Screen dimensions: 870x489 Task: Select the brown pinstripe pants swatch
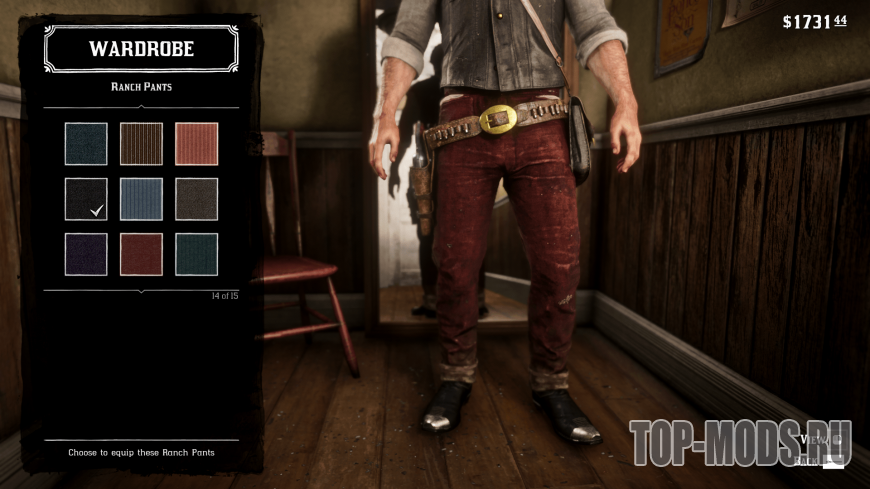point(141,143)
